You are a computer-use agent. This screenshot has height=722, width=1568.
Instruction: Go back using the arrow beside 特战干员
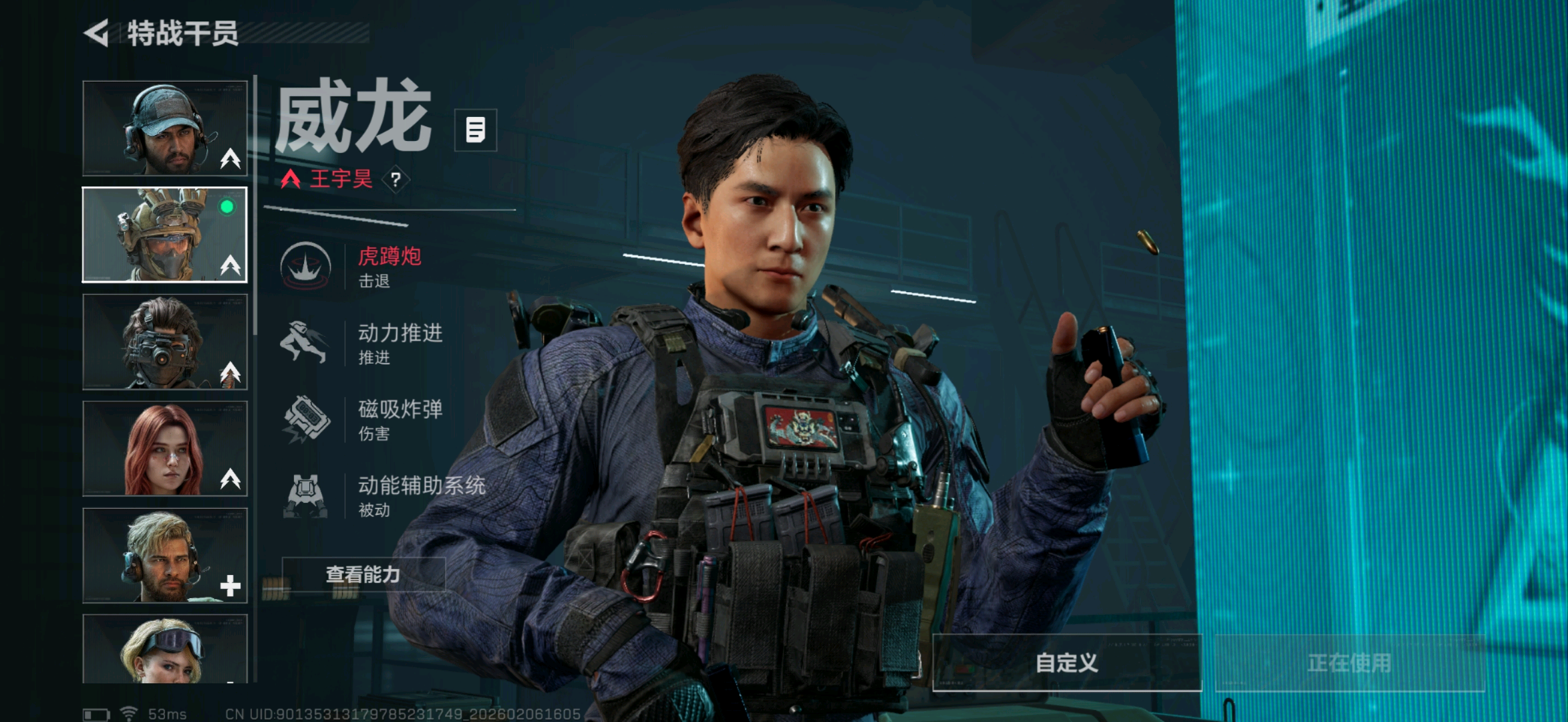point(97,33)
